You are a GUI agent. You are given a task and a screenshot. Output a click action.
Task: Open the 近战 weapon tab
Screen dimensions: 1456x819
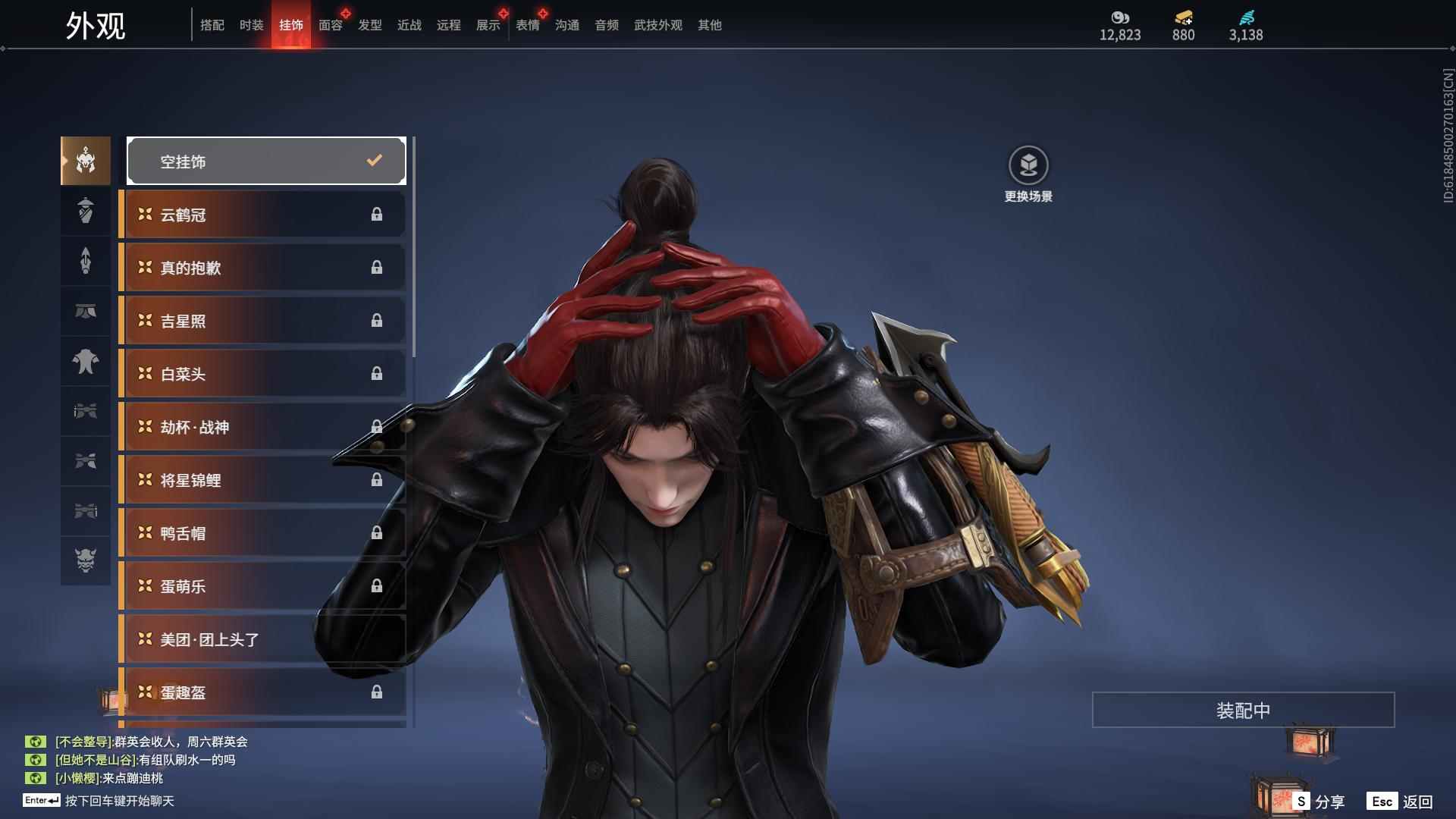[x=409, y=25]
